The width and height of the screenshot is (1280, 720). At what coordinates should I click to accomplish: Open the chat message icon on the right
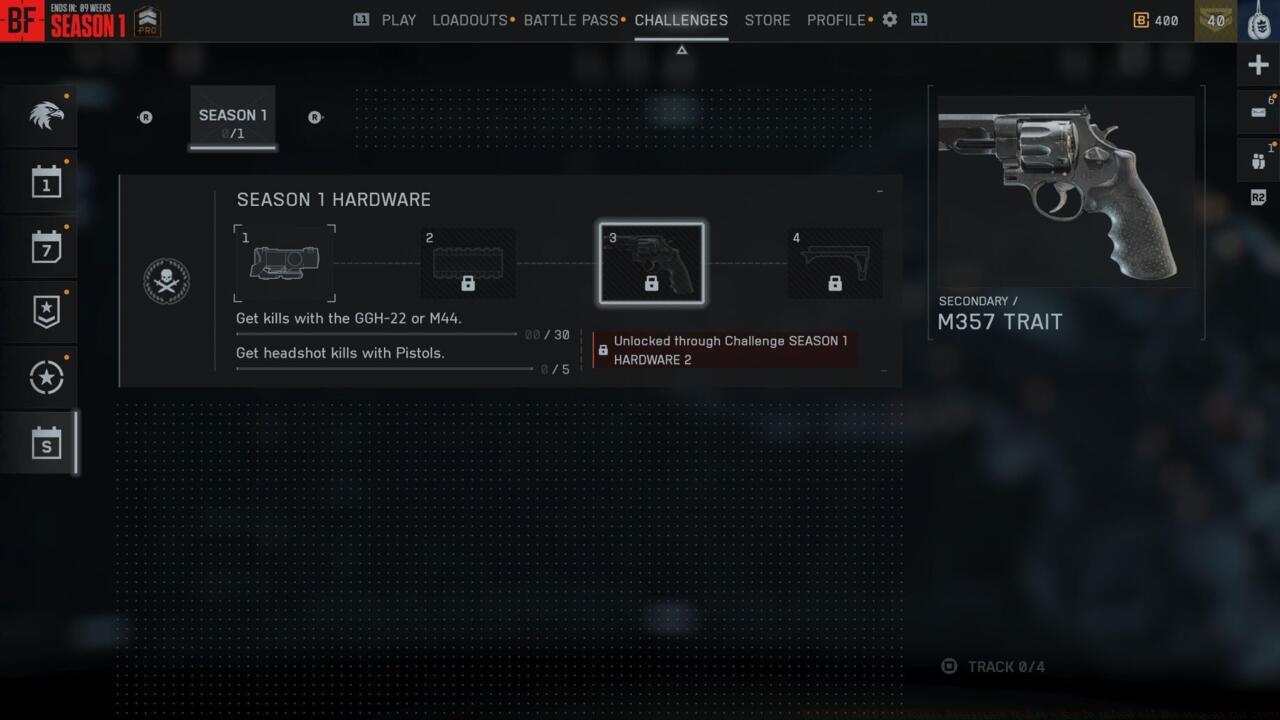(1258, 111)
